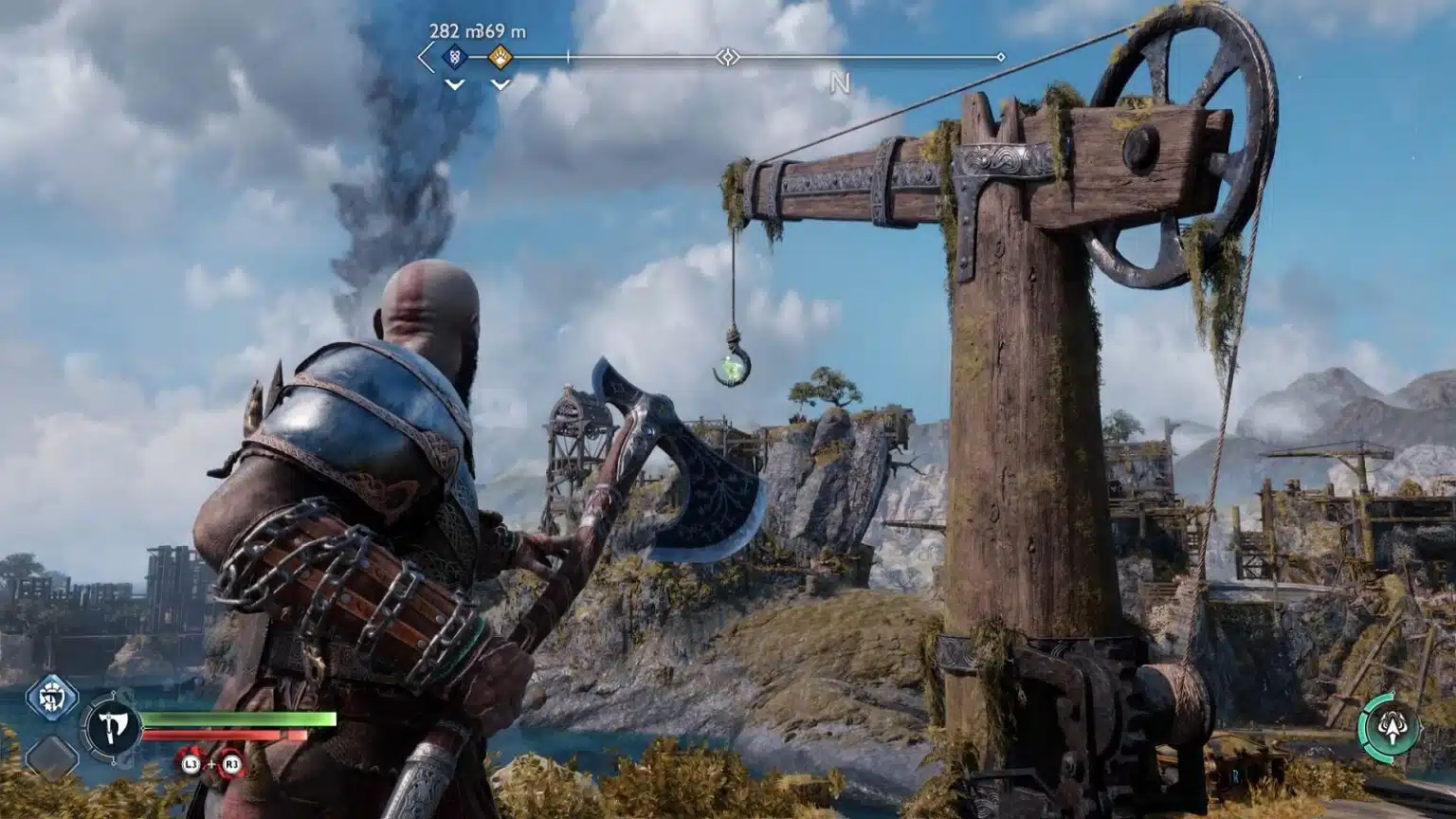Click the empty grey diamond slot
The height and width of the screenshot is (819, 1456).
(x=51, y=757)
